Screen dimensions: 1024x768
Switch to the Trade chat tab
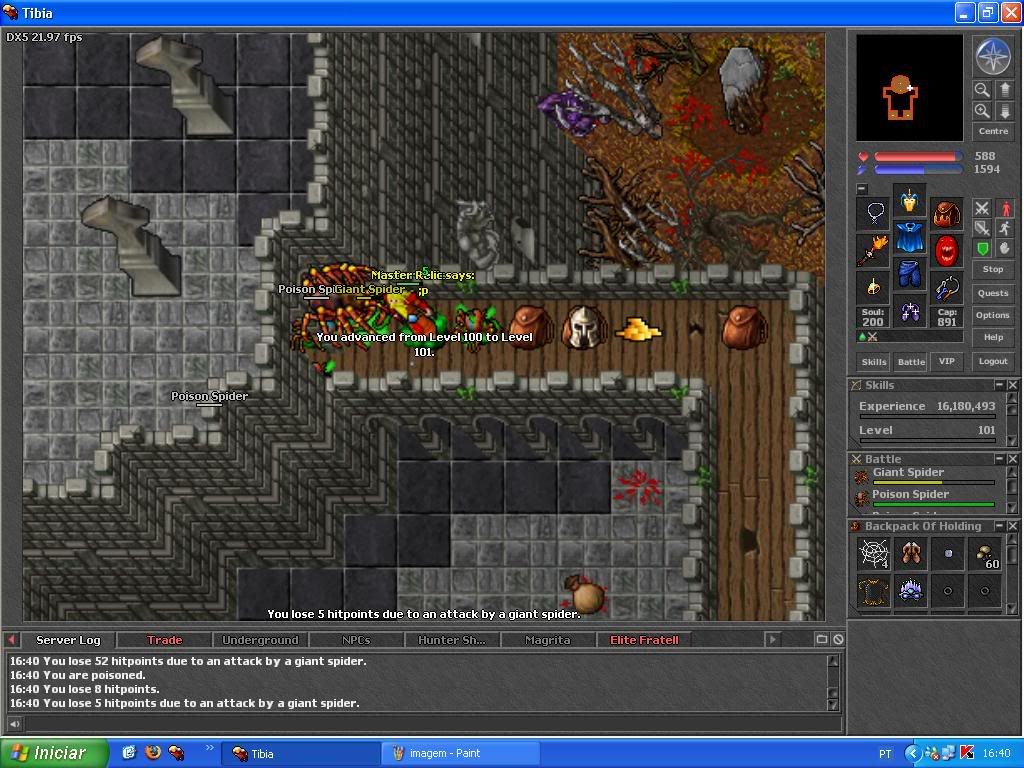point(164,640)
